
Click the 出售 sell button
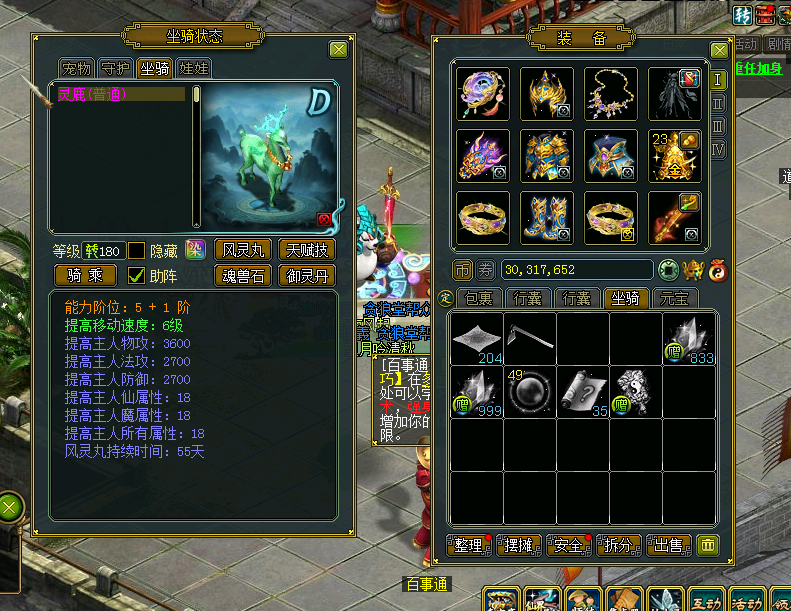(668, 545)
